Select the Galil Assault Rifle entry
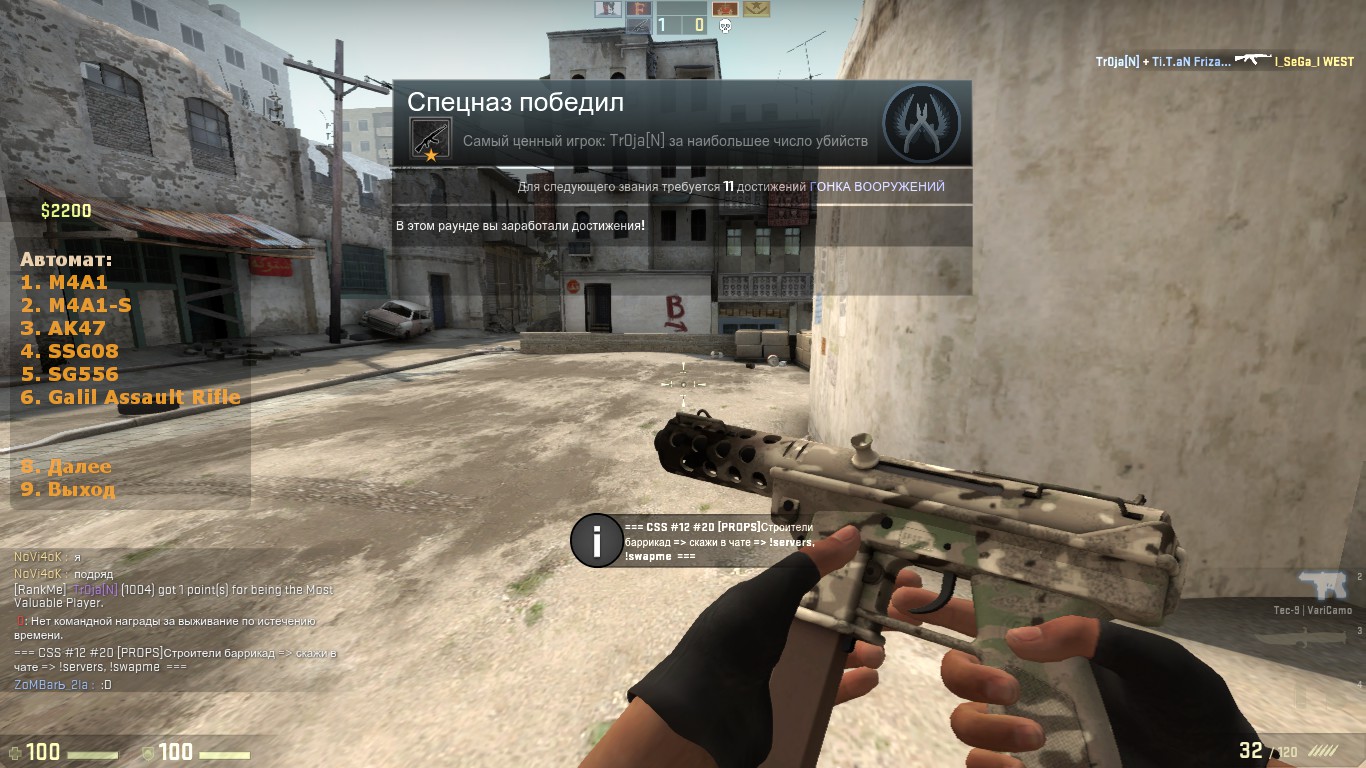The image size is (1366, 768). [130, 397]
